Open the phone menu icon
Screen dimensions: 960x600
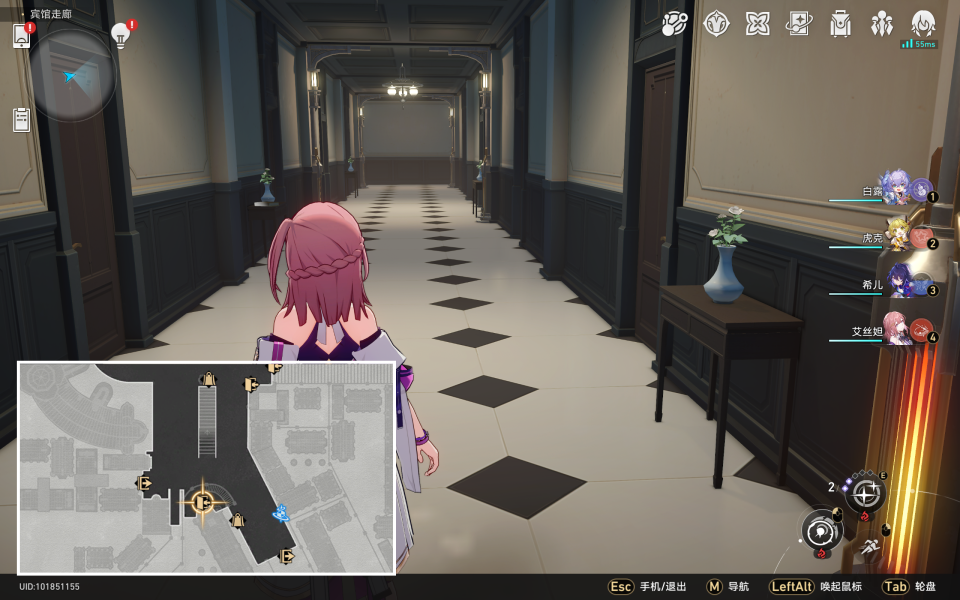point(22,36)
